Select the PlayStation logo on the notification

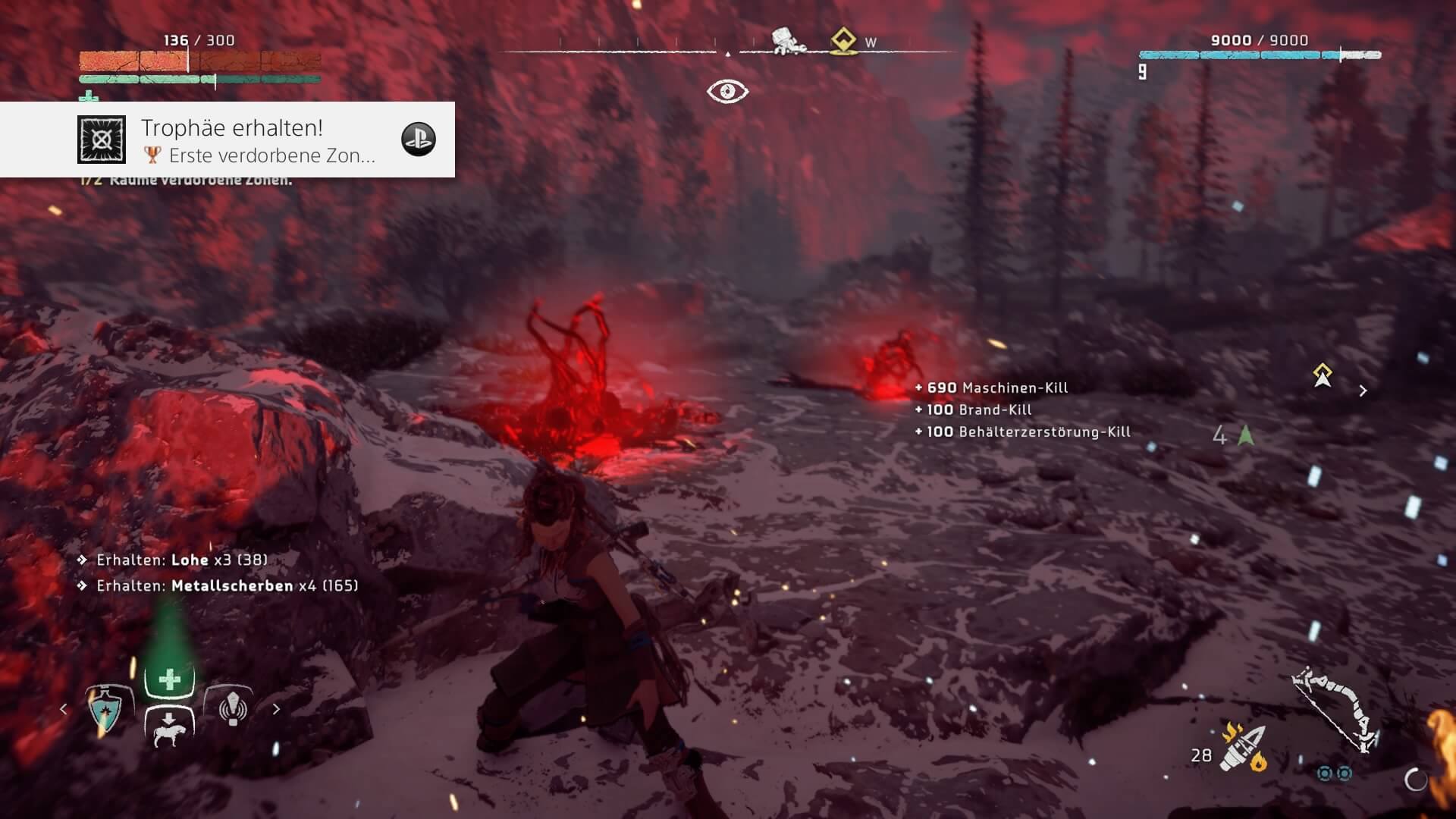[x=418, y=140]
